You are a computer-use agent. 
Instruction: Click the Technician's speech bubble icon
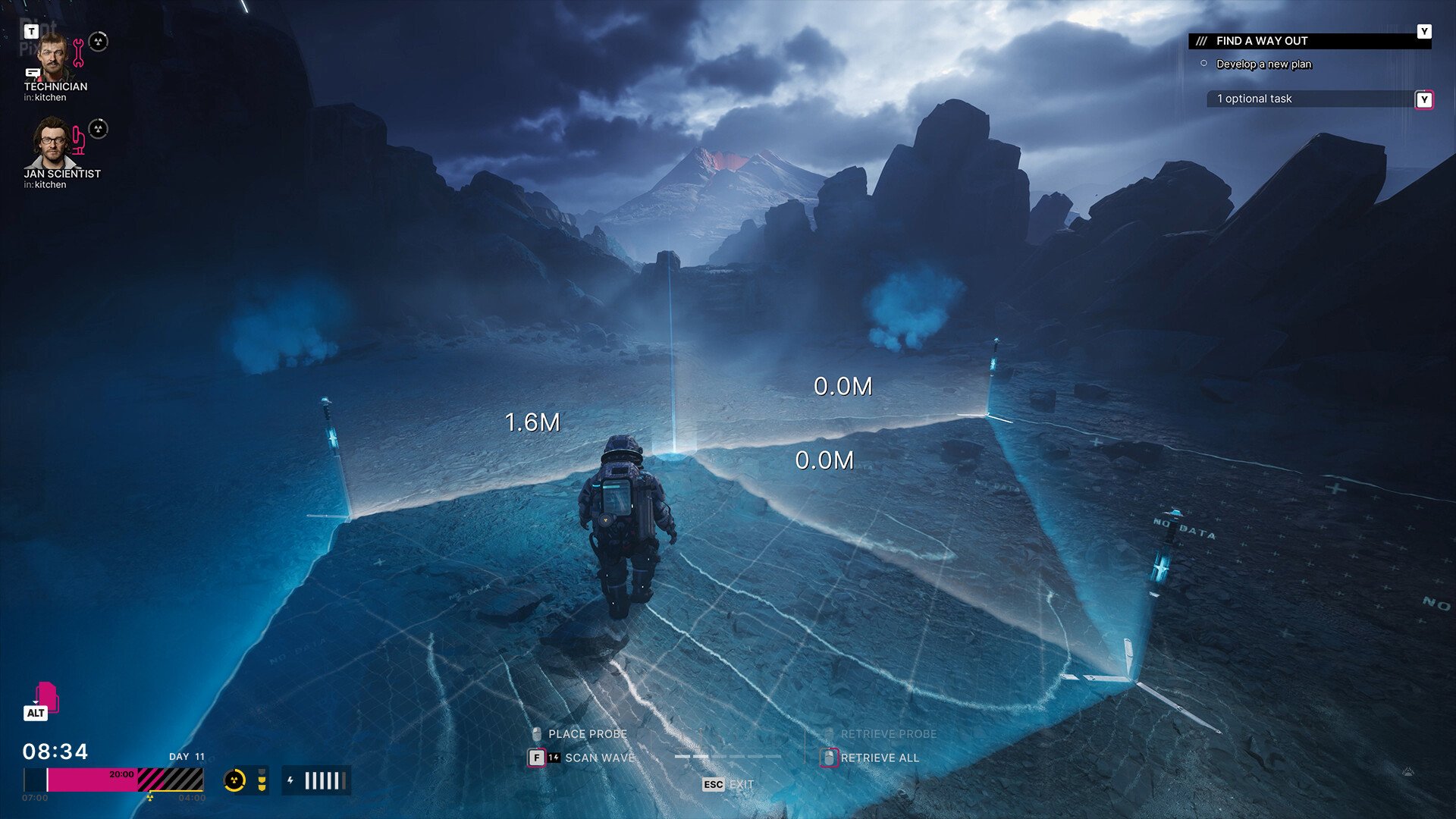coord(33,73)
